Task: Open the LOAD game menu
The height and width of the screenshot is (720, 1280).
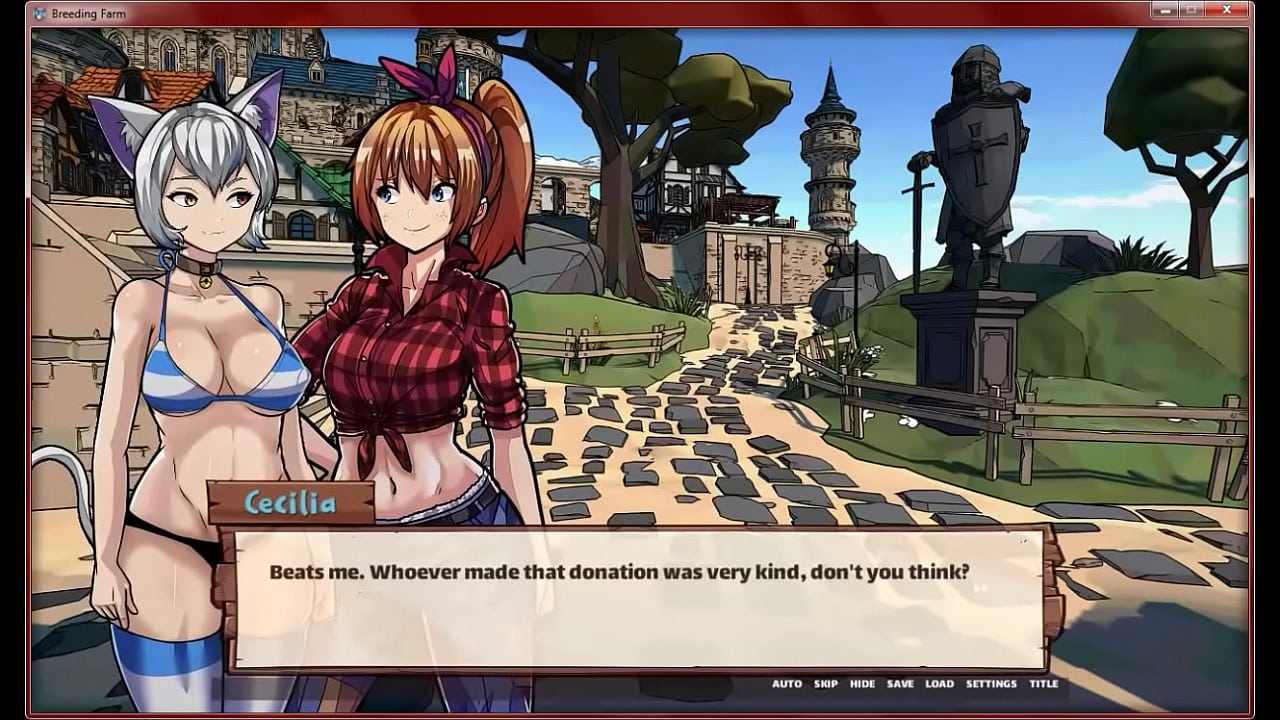Action: 939,684
